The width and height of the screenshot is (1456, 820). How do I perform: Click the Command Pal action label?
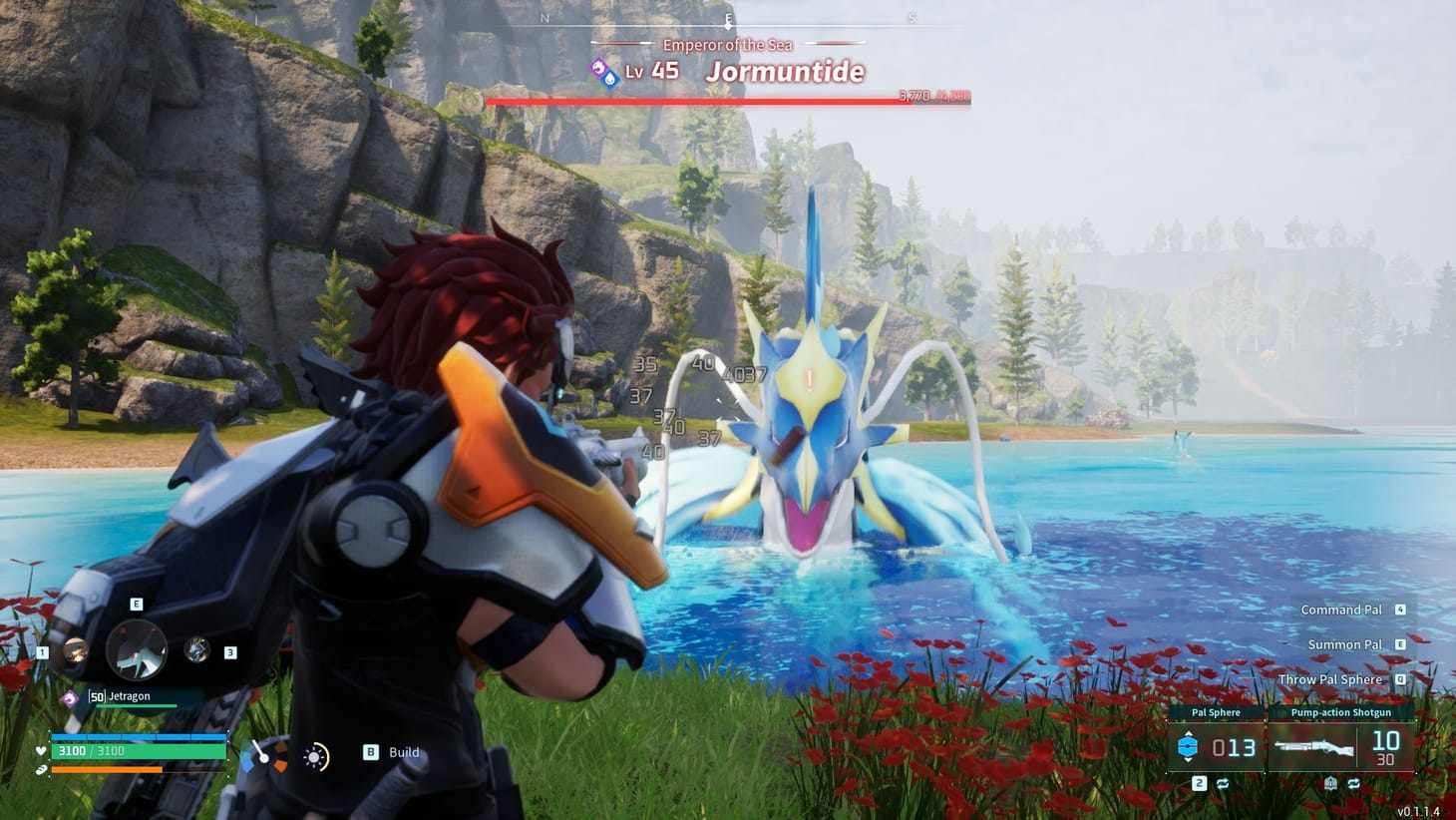tap(1340, 610)
